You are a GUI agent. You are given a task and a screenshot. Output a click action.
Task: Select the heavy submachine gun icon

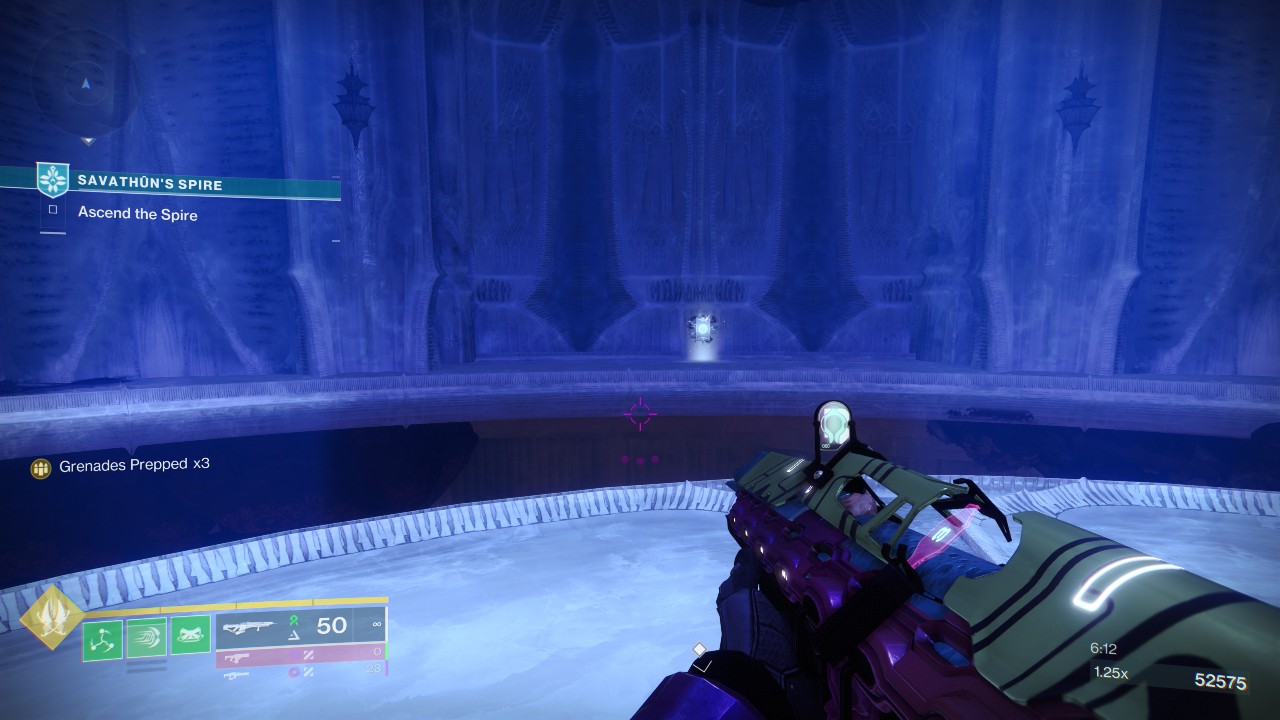237,675
